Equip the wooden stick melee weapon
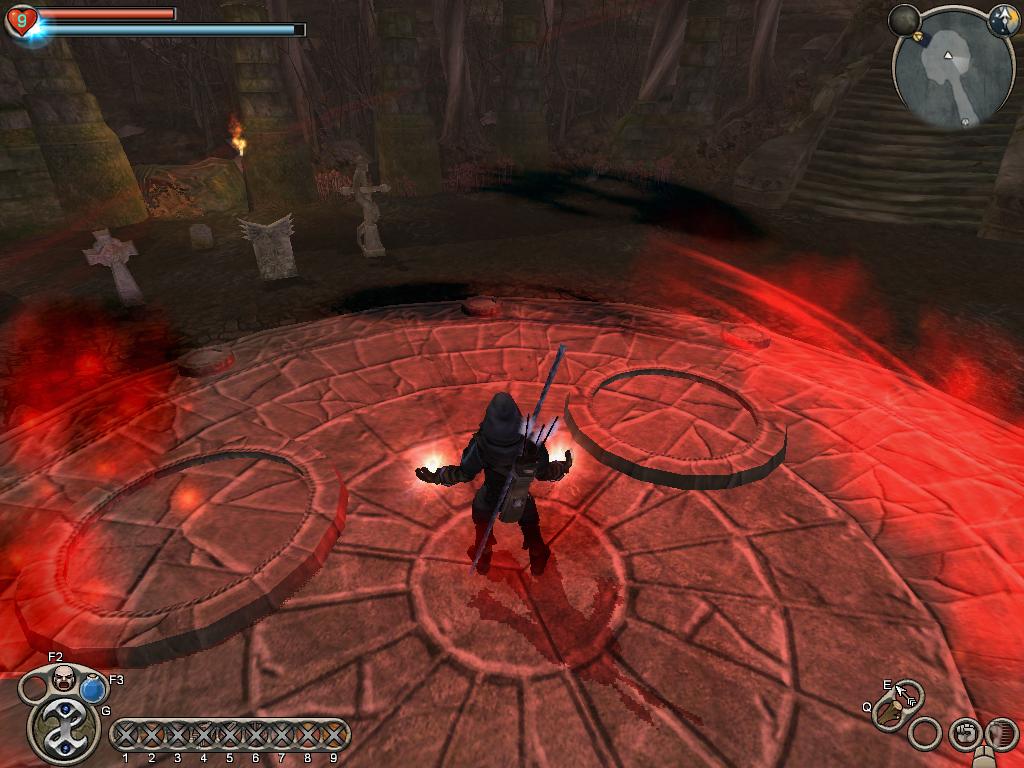The image size is (1024, 768). [x=887, y=713]
